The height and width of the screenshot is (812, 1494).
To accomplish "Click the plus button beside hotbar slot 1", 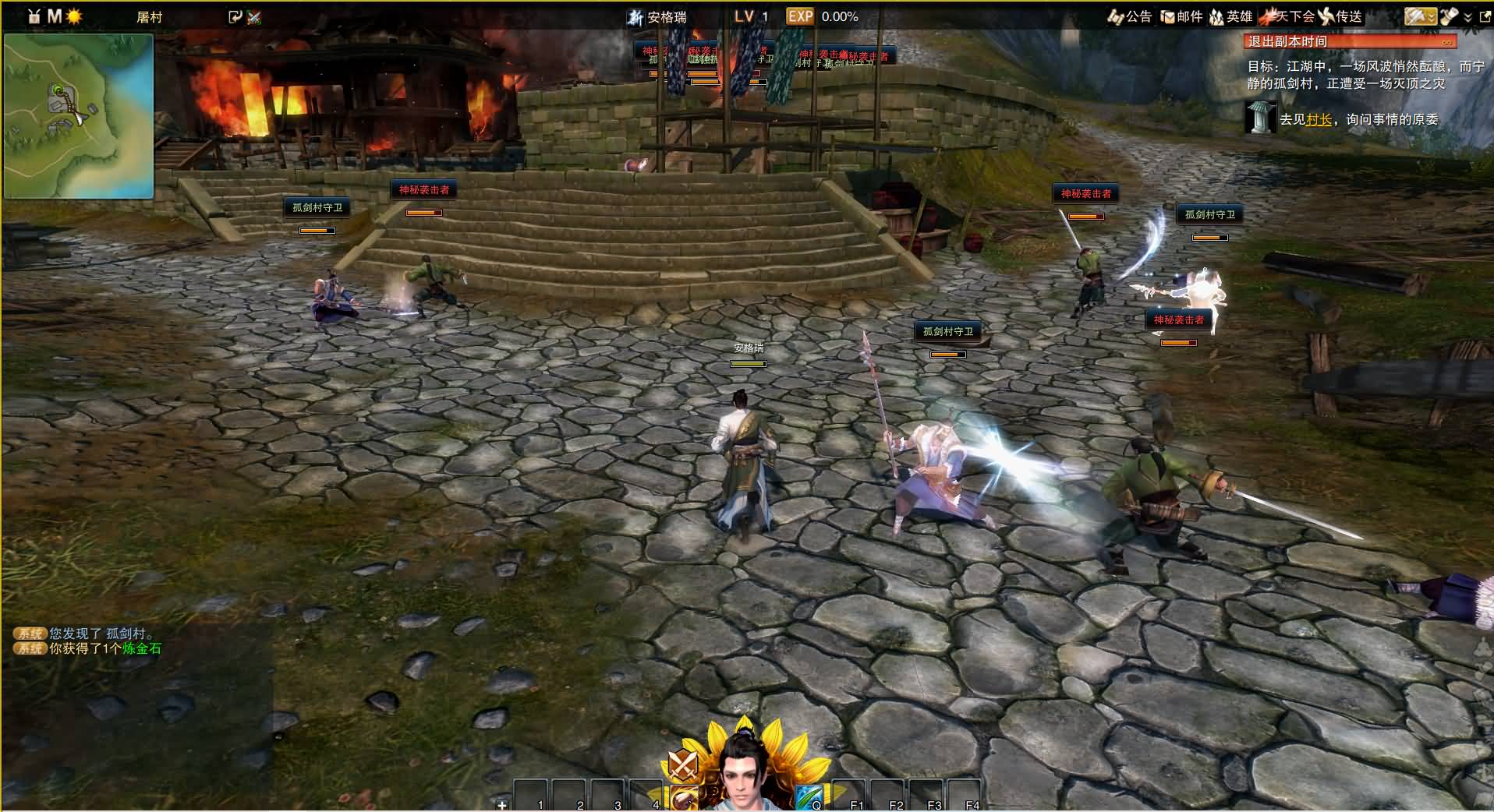I will pos(502,804).
